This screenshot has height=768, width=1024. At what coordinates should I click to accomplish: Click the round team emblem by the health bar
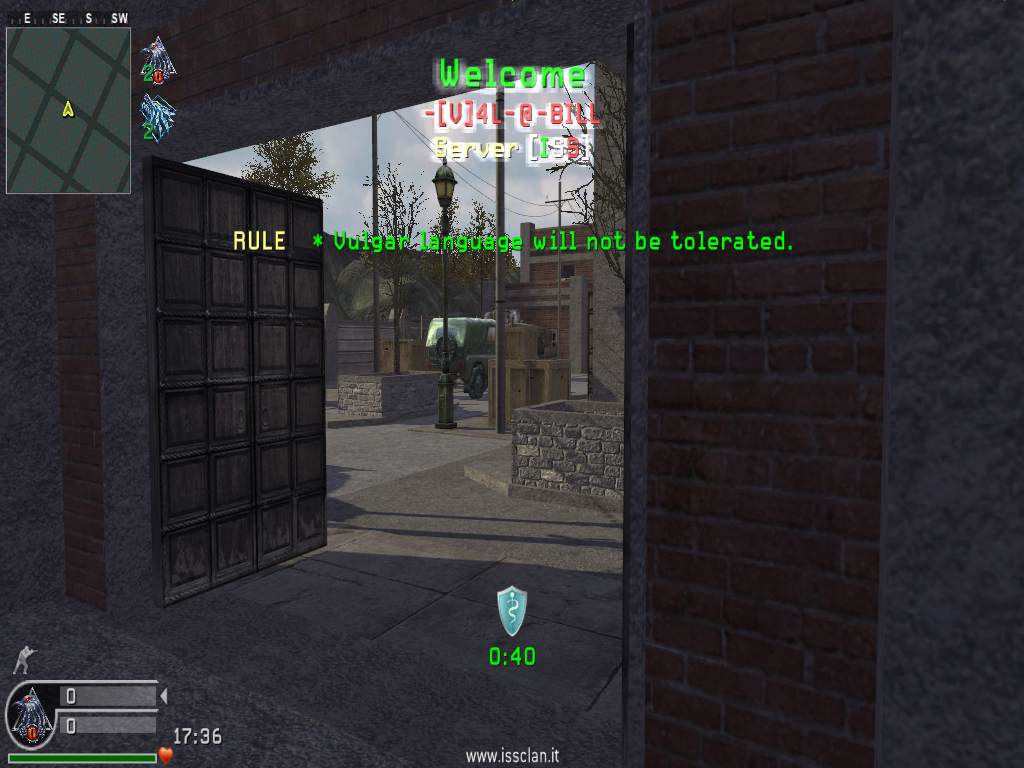tap(31, 715)
